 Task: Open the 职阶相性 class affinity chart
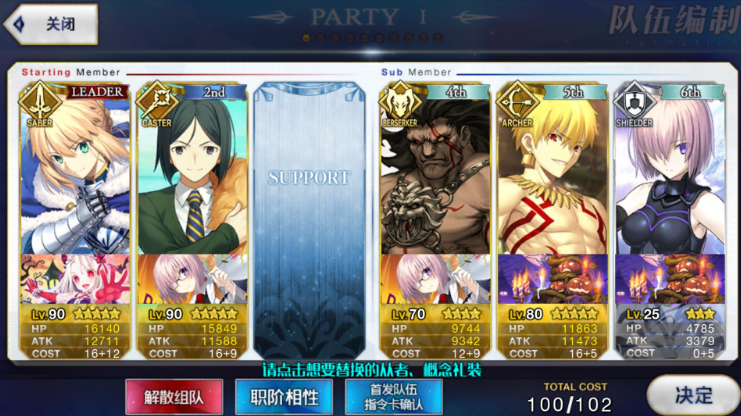(x=283, y=396)
